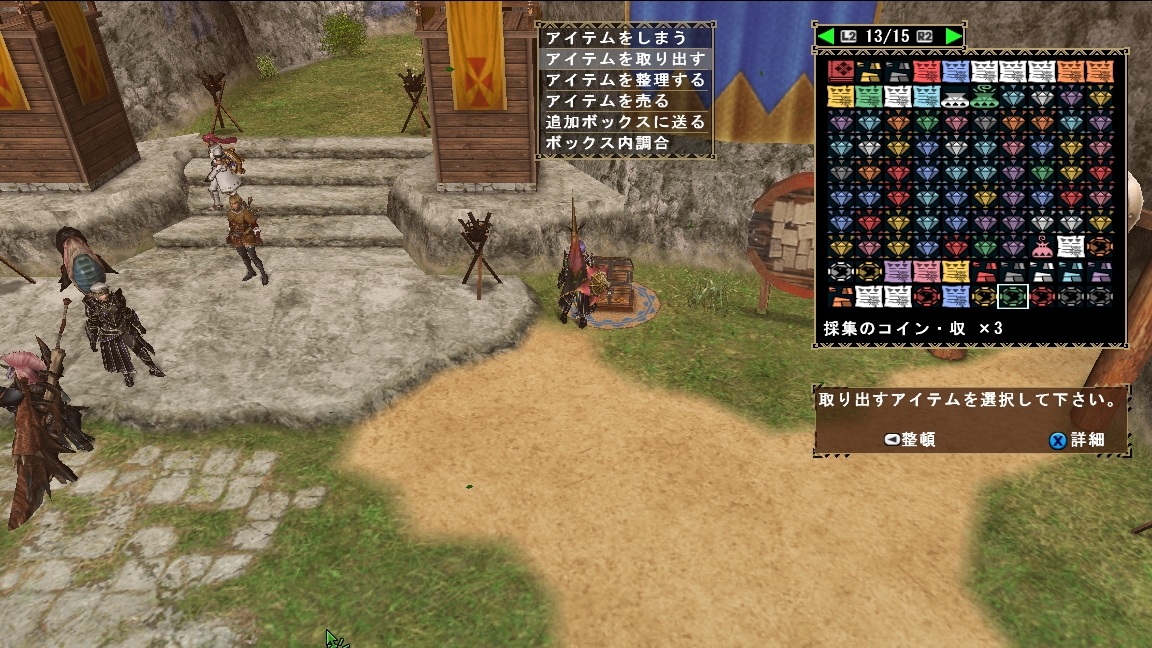Go to next box page with right green arrow
Screen dimensions: 1152x648
point(953,36)
